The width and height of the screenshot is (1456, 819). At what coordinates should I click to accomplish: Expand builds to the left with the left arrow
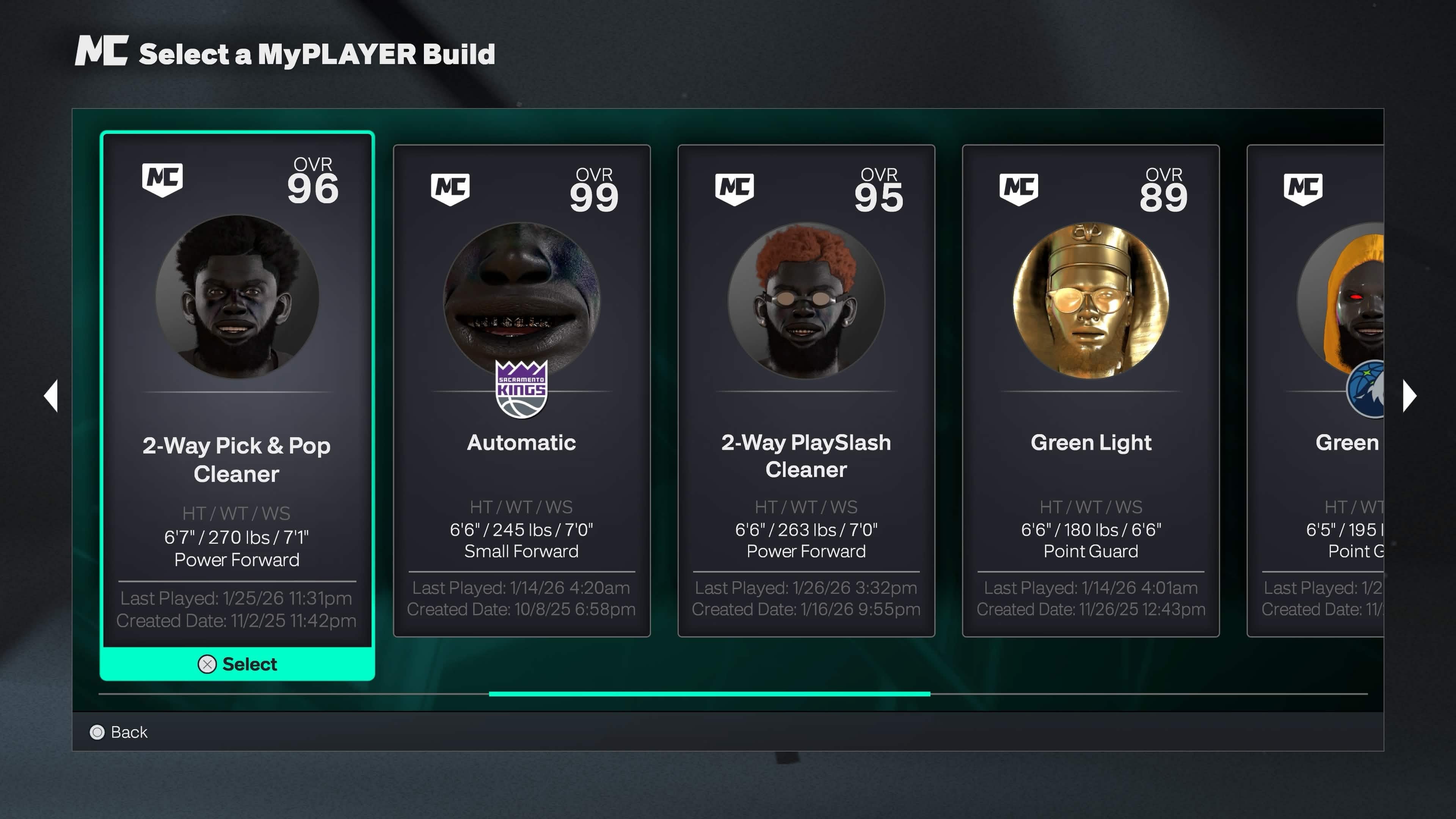pyautogui.click(x=50, y=395)
